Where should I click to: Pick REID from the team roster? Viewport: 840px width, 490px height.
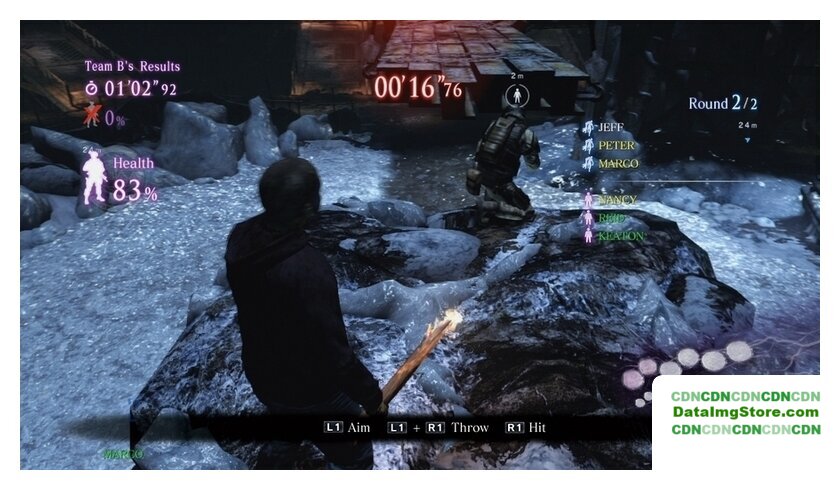612,218
